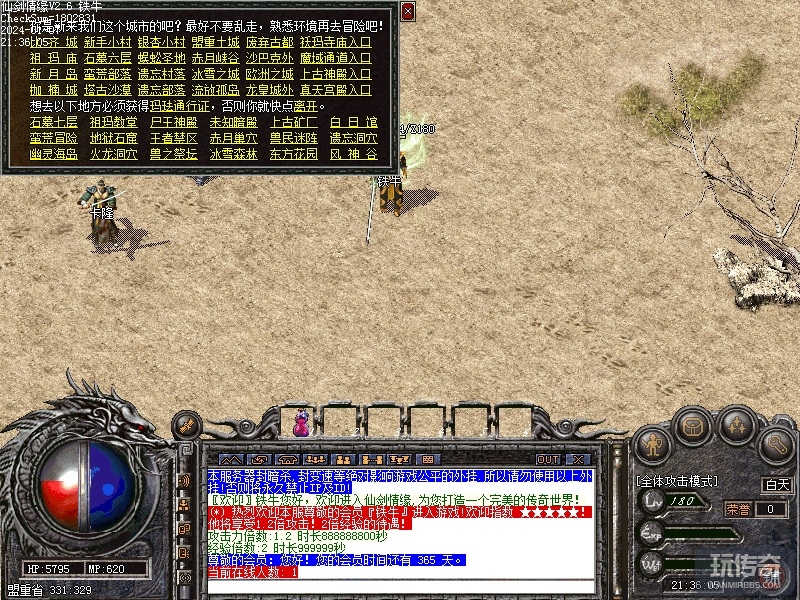Click the 离开 link to leave

(308, 105)
